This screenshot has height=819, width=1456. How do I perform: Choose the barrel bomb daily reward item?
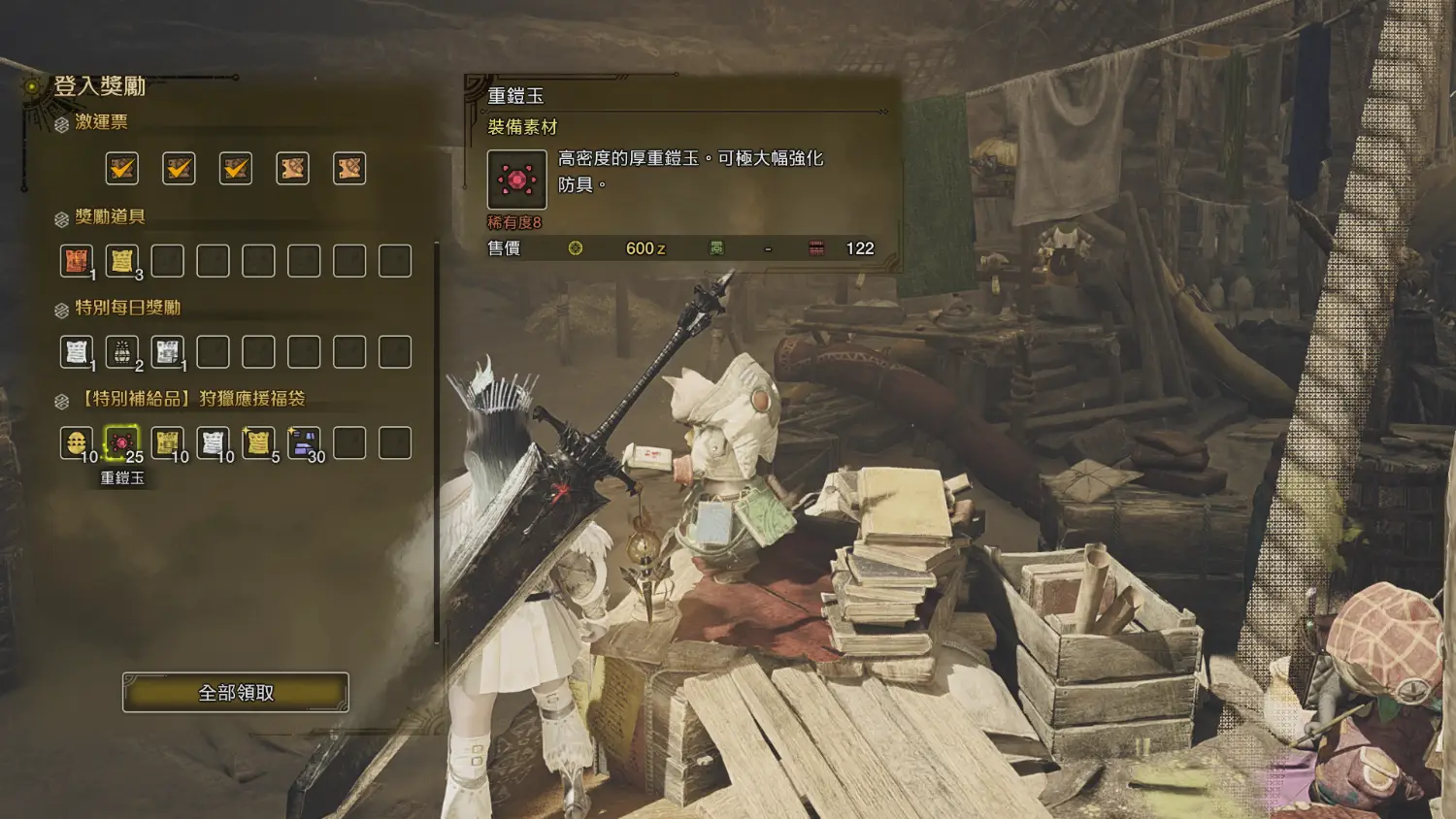[122, 351]
